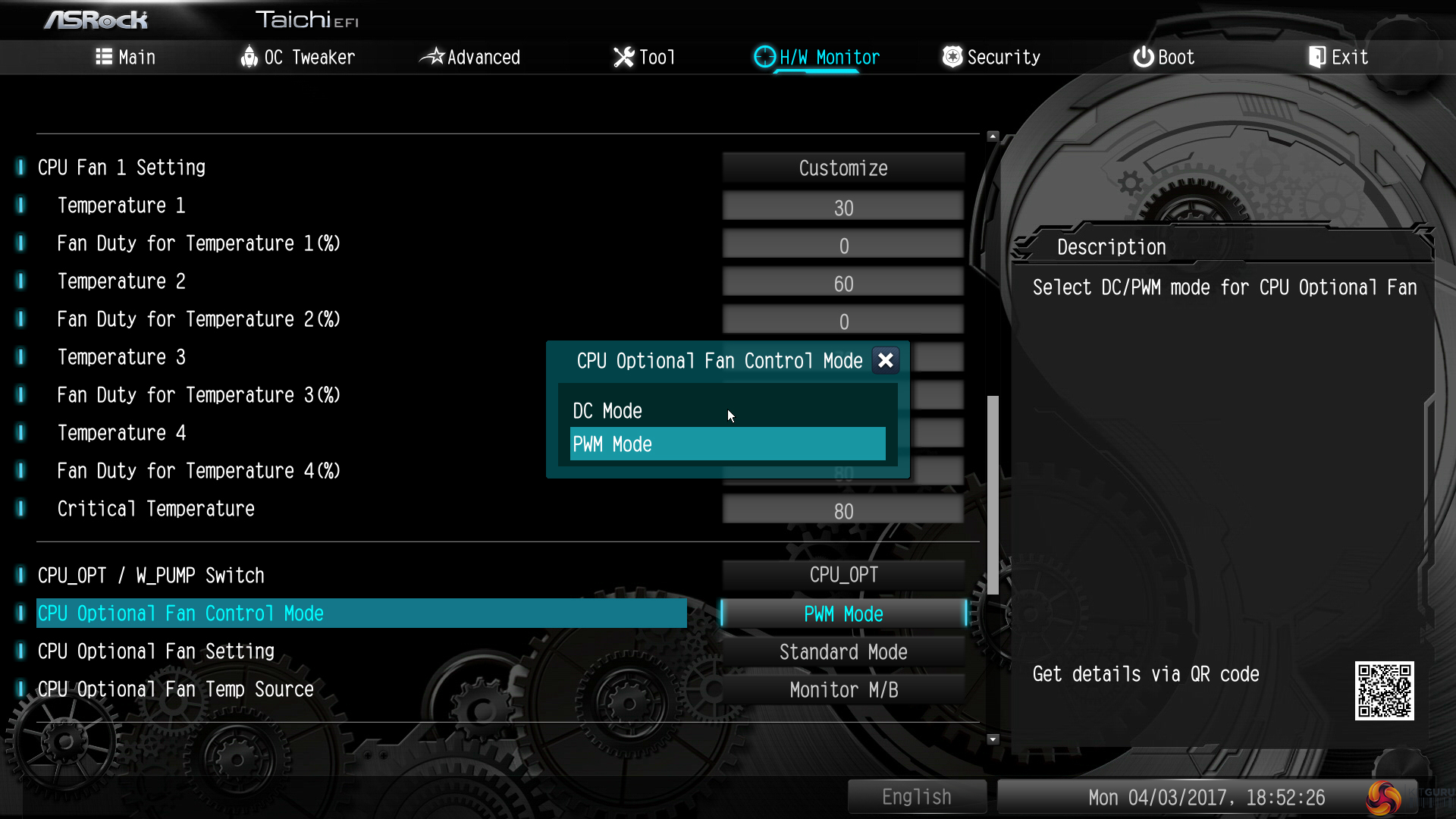Select the H/W Monitor tab
Screen dimensions: 1456x819
coord(817,58)
